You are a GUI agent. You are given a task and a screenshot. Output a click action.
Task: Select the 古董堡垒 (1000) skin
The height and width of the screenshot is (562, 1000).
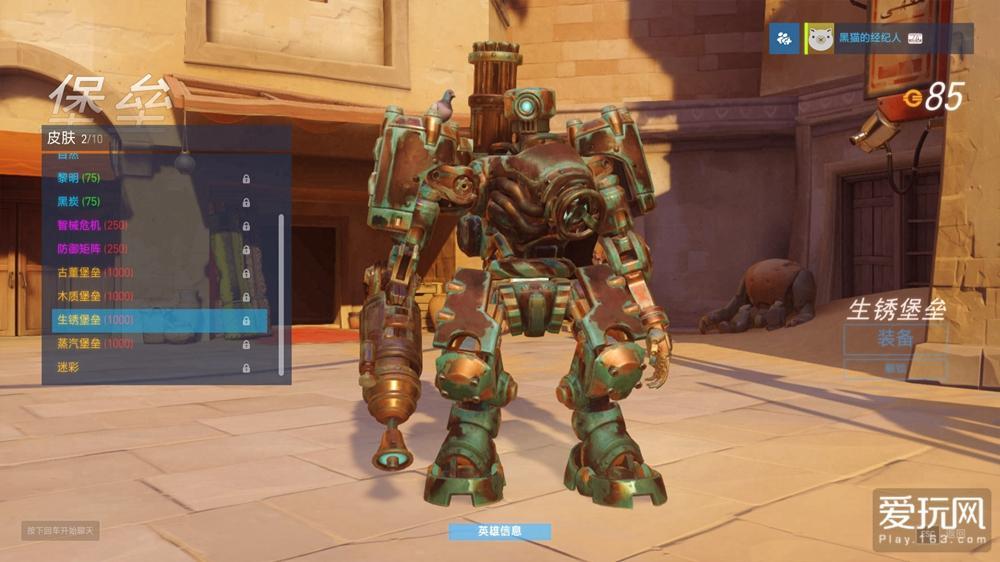click(150, 273)
